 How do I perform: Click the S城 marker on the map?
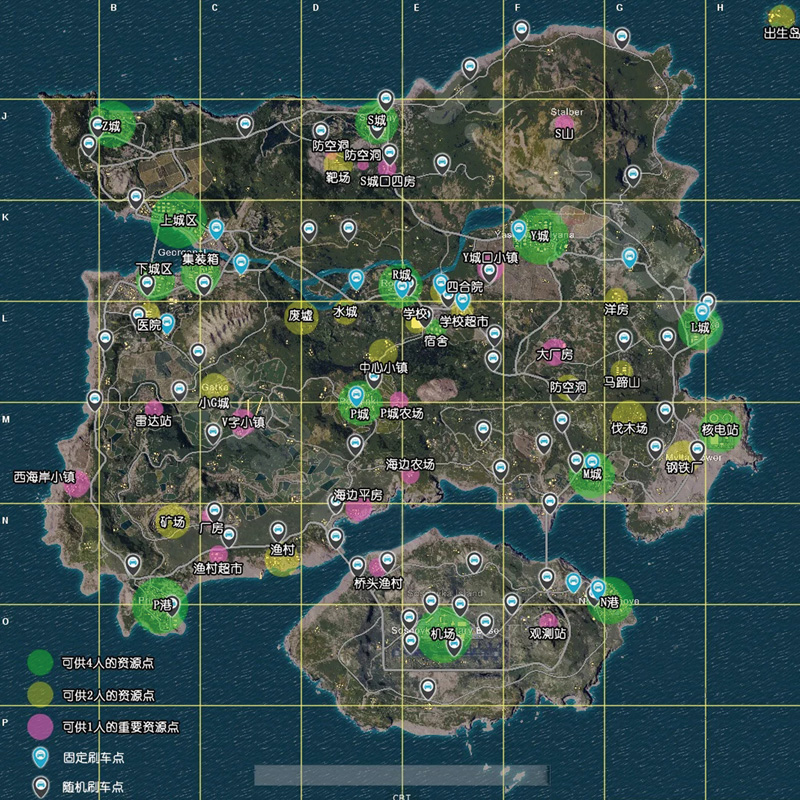[x=377, y=120]
